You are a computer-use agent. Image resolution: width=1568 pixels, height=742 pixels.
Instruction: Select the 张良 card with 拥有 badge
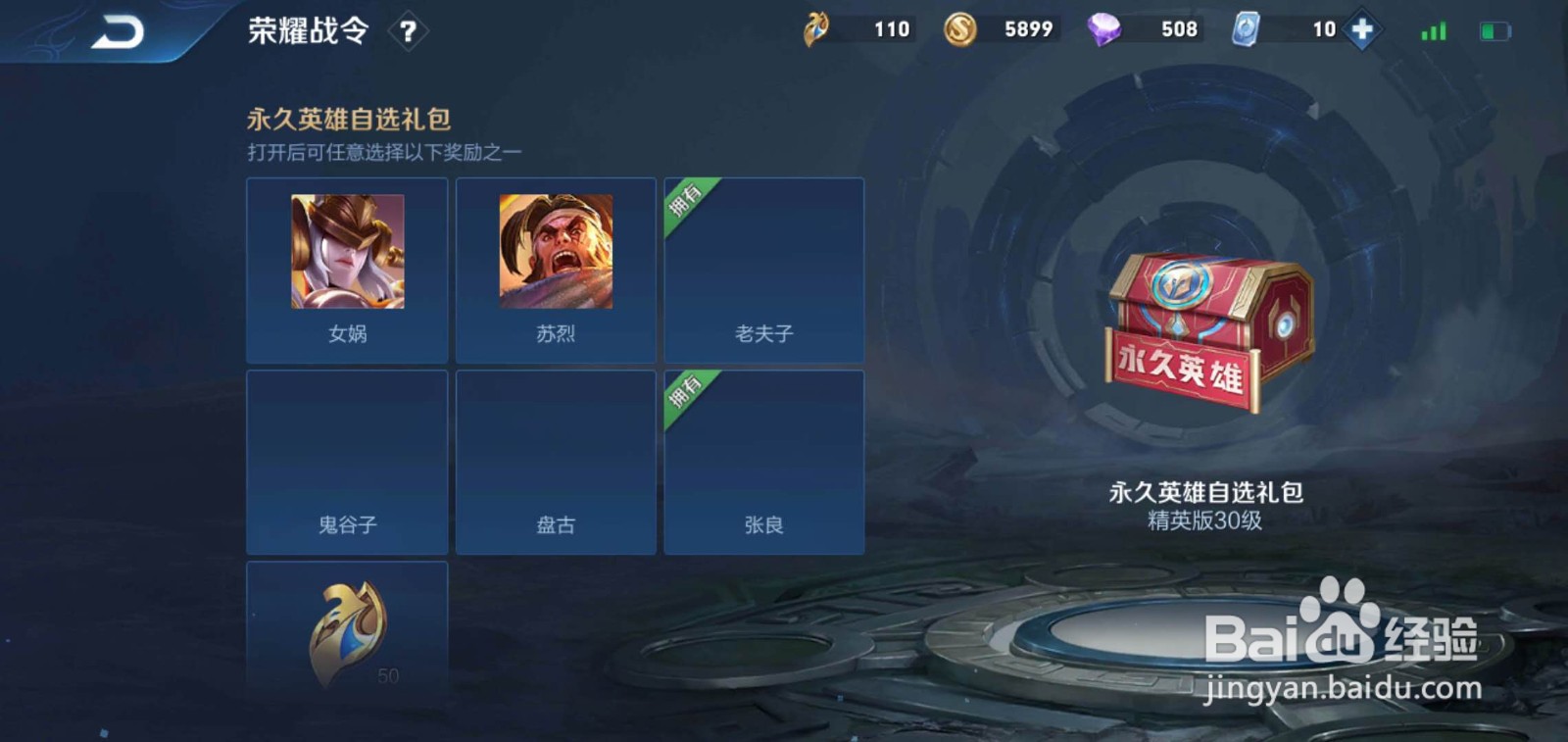(x=764, y=461)
